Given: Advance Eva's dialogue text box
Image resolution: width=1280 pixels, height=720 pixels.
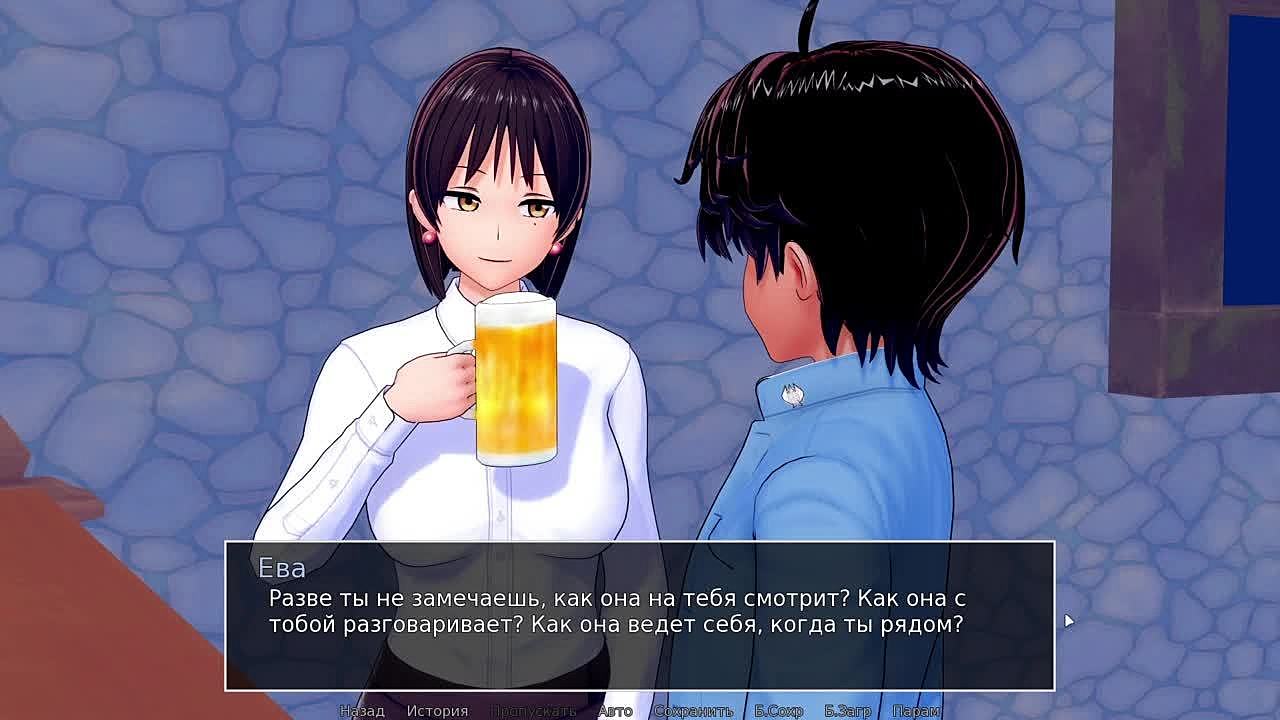Looking at the screenshot, I should click(x=640, y=615).
